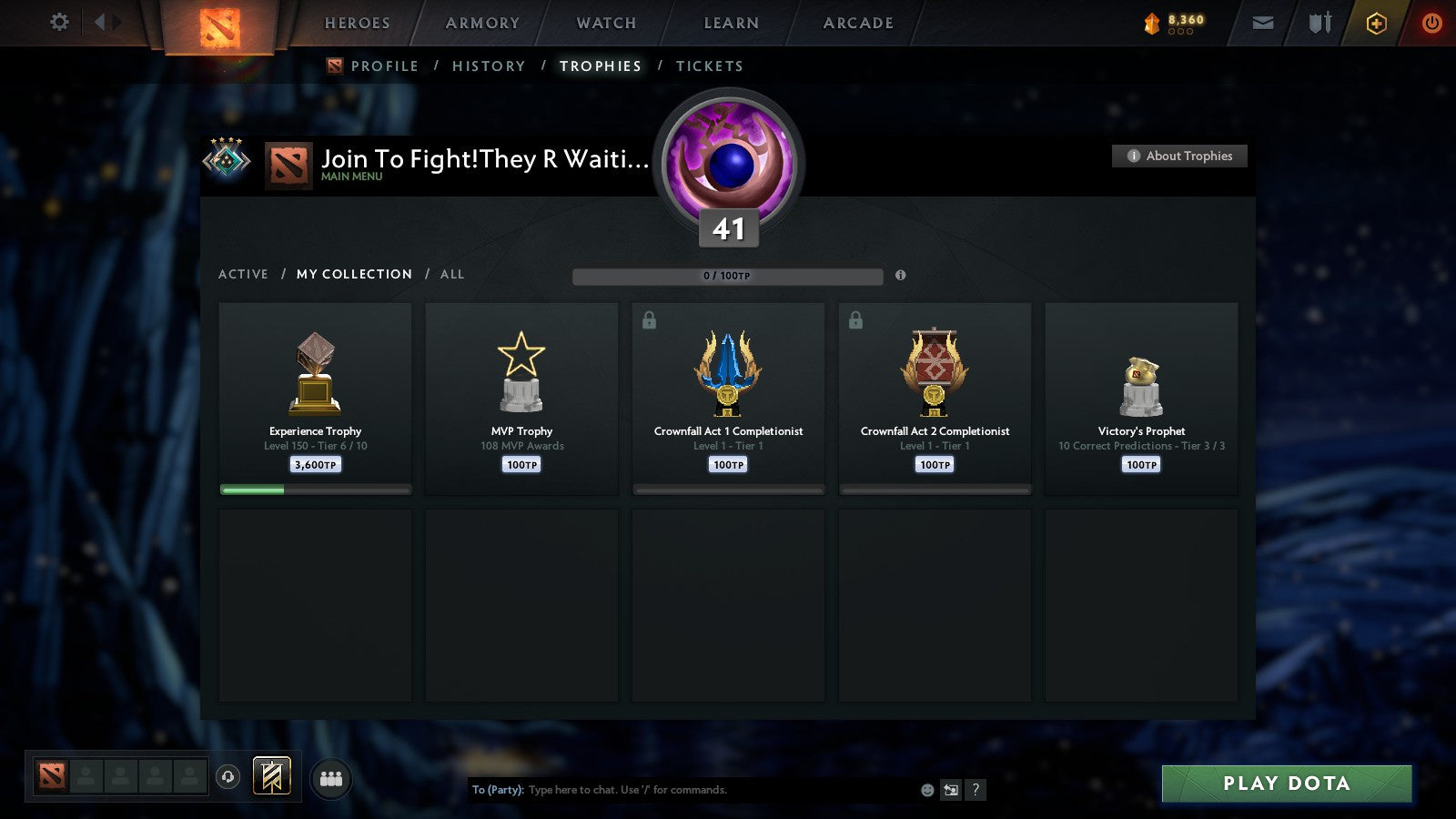Click the PLAY DOTA button
Image resolution: width=1456 pixels, height=819 pixels.
pos(1285,783)
